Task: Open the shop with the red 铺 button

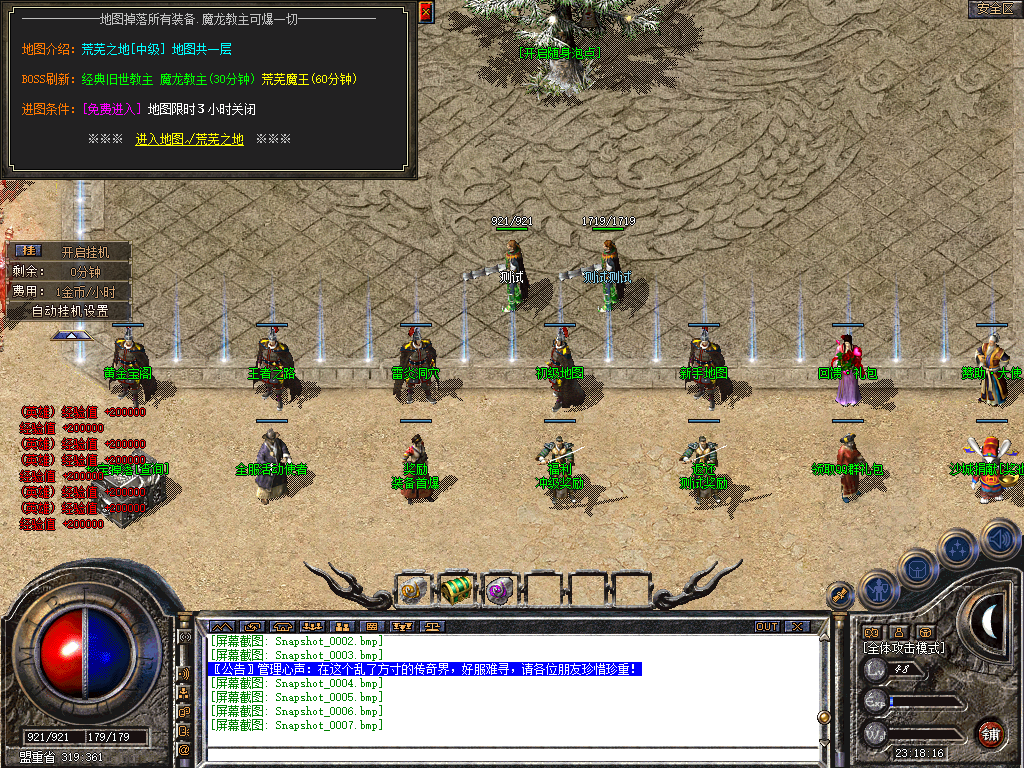Action: (x=991, y=733)
